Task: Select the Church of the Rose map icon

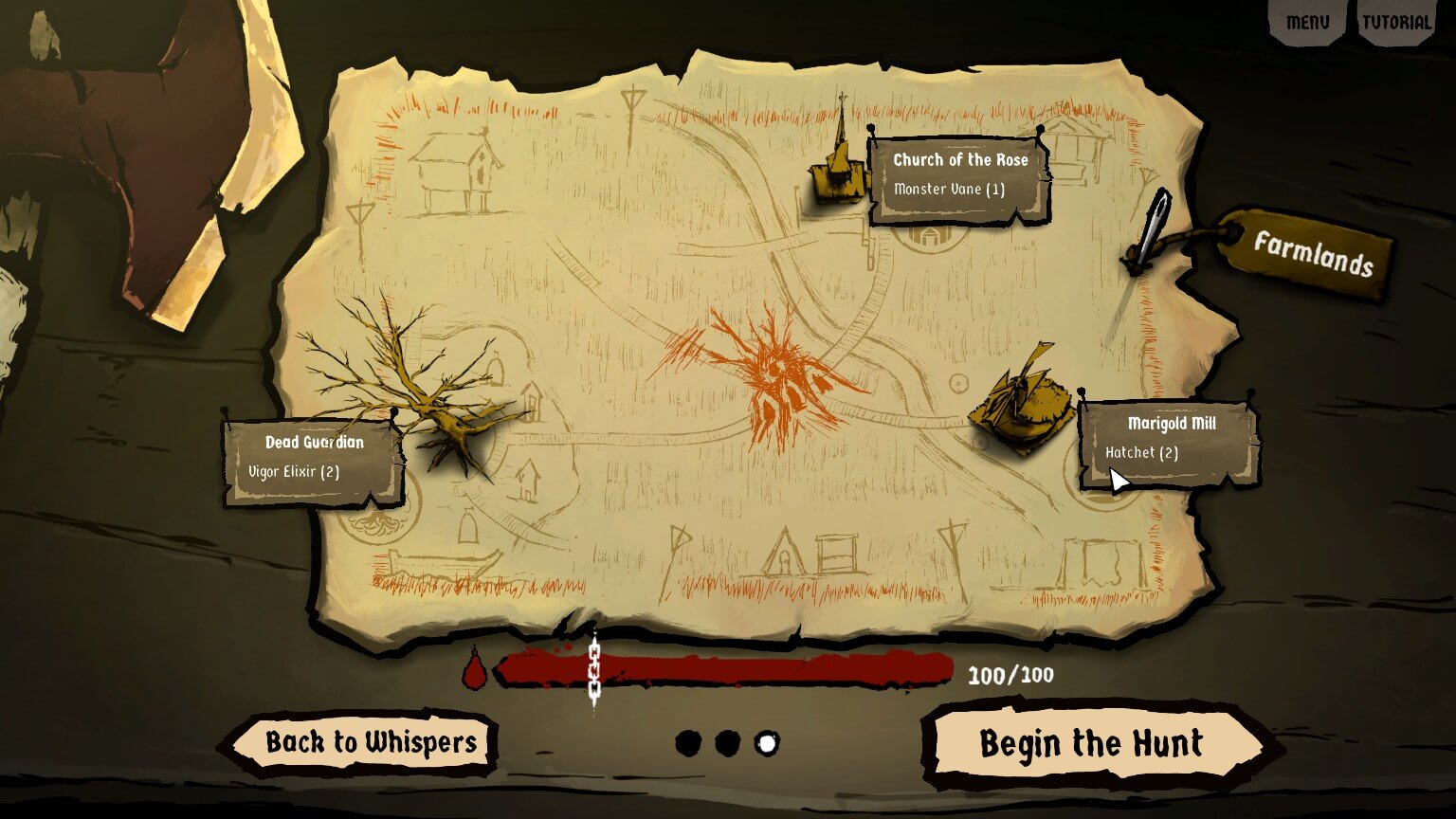Action: pos(838,175)
